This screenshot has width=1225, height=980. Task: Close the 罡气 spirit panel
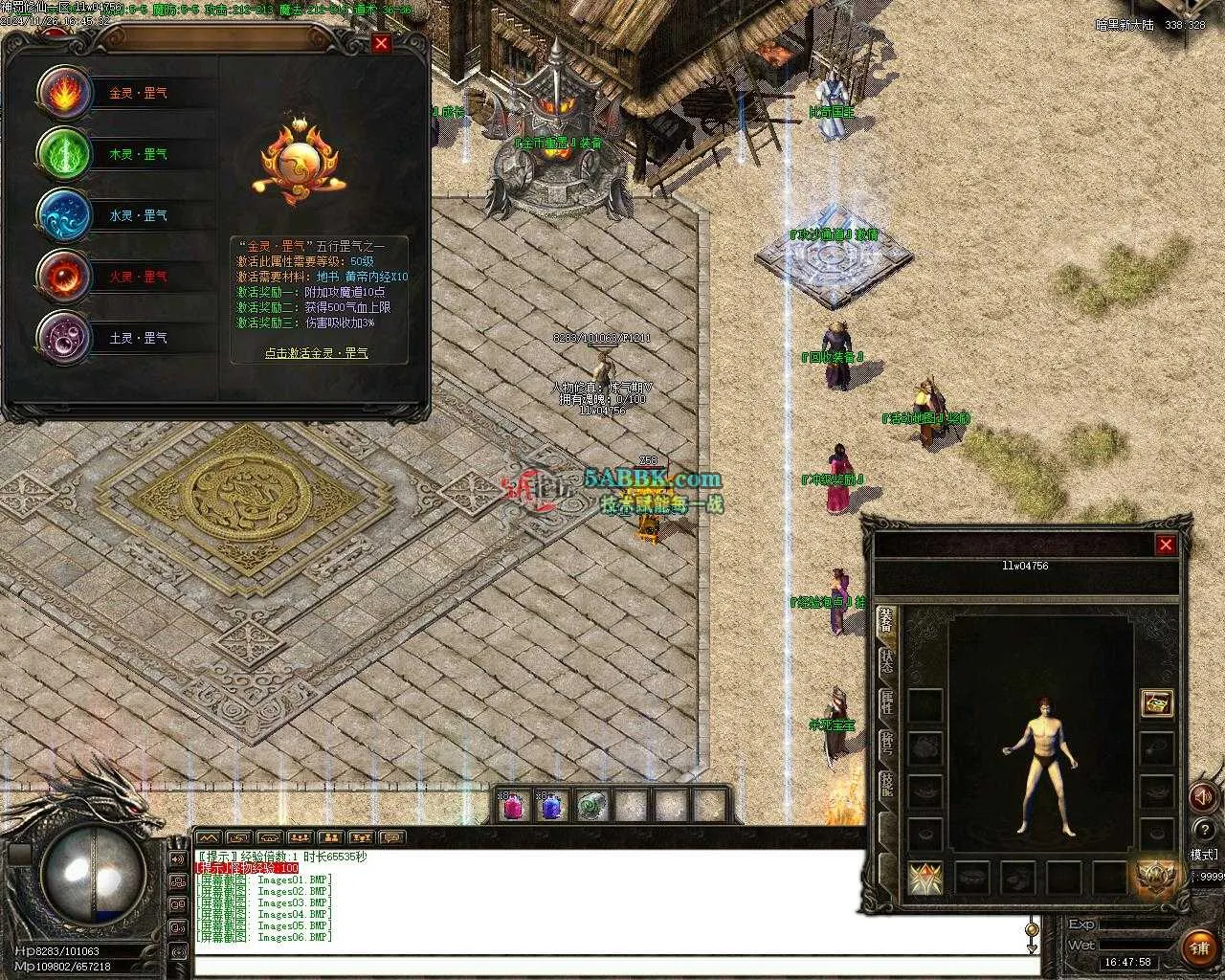382,43
